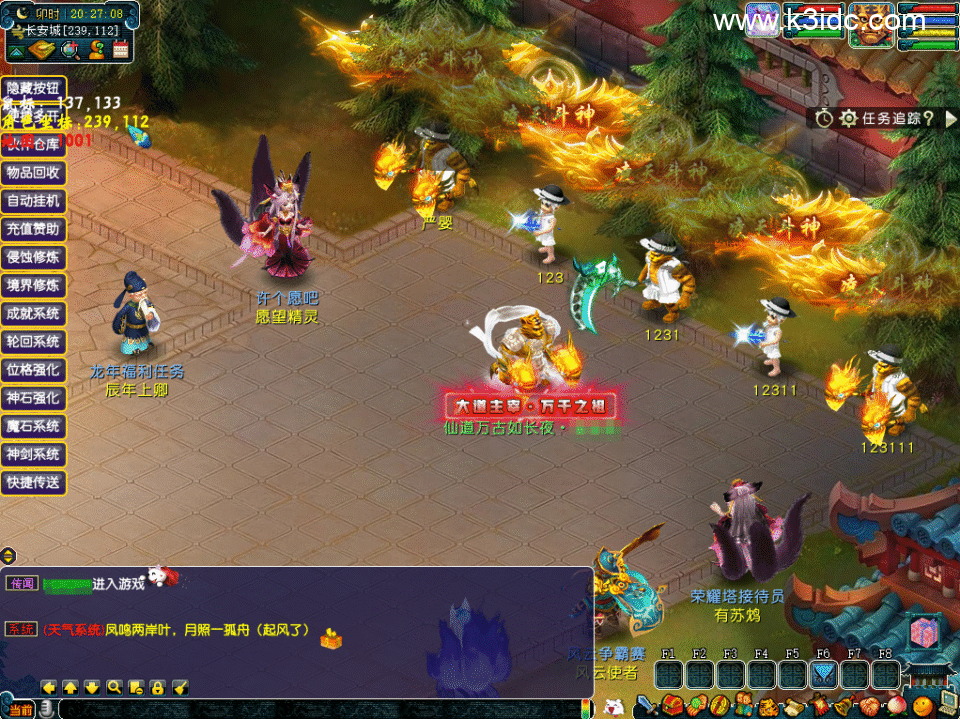Screen dimensions: 960x719
Task: Open the 魔石系统 magic stone system
Action: [x=33, y=426]
